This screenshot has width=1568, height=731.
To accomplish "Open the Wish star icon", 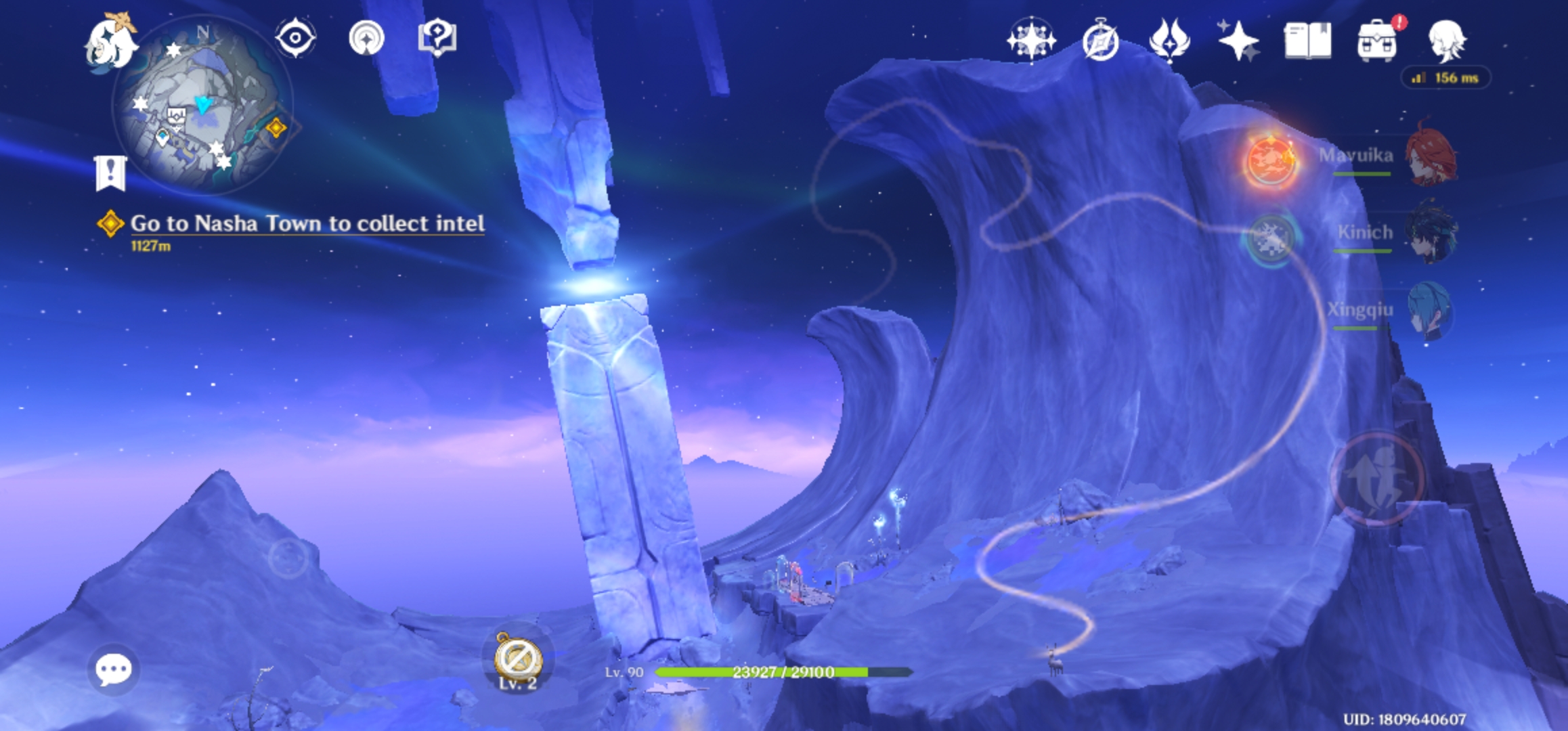I will 1031,41.
